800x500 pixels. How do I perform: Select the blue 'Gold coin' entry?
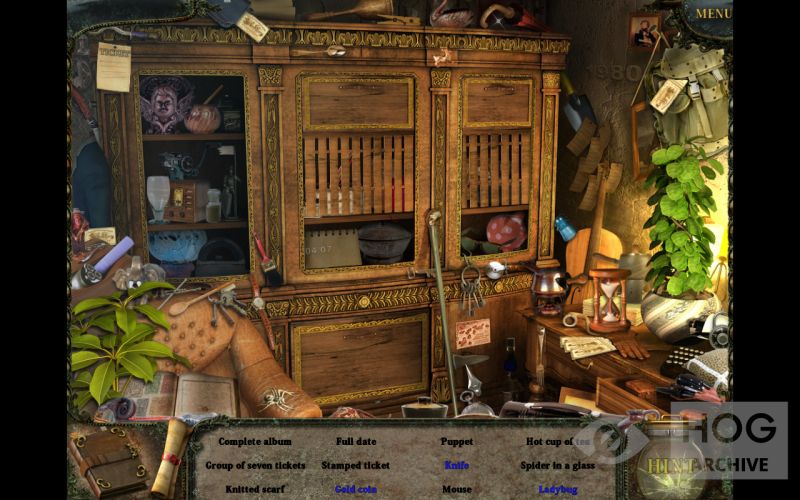356,489
